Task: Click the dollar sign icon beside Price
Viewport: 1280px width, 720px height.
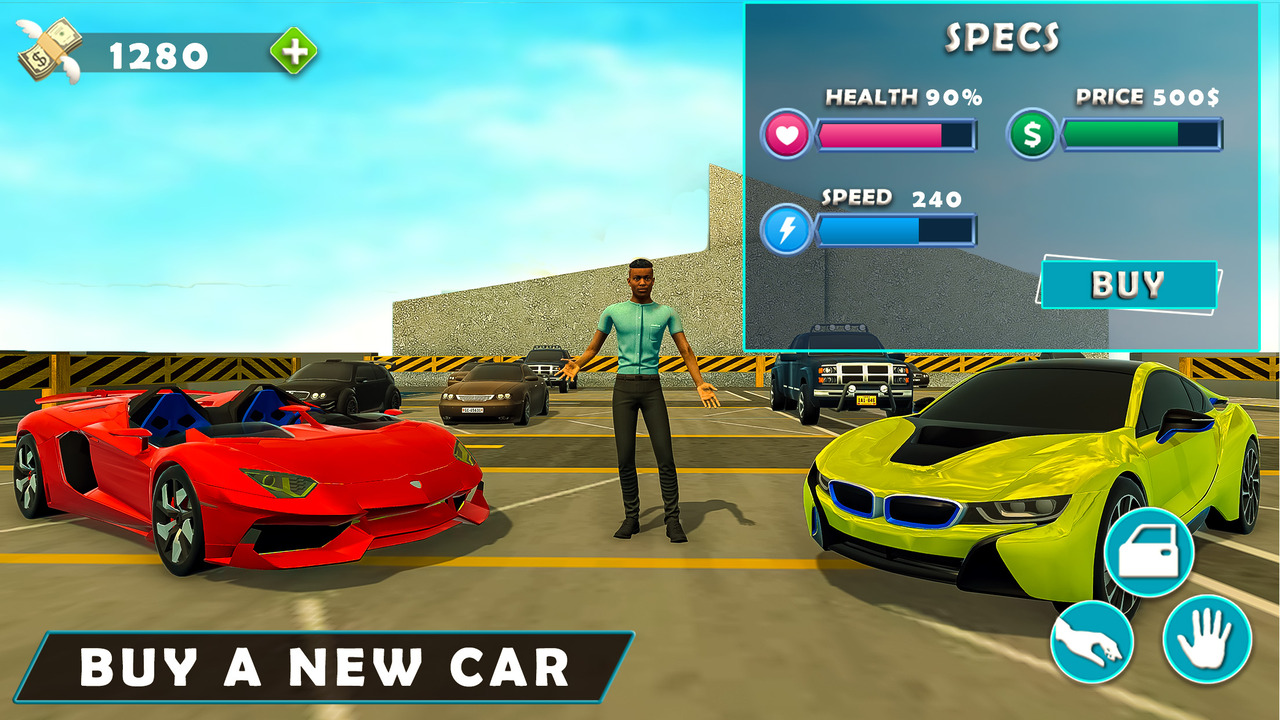Action: [1033, 132]
